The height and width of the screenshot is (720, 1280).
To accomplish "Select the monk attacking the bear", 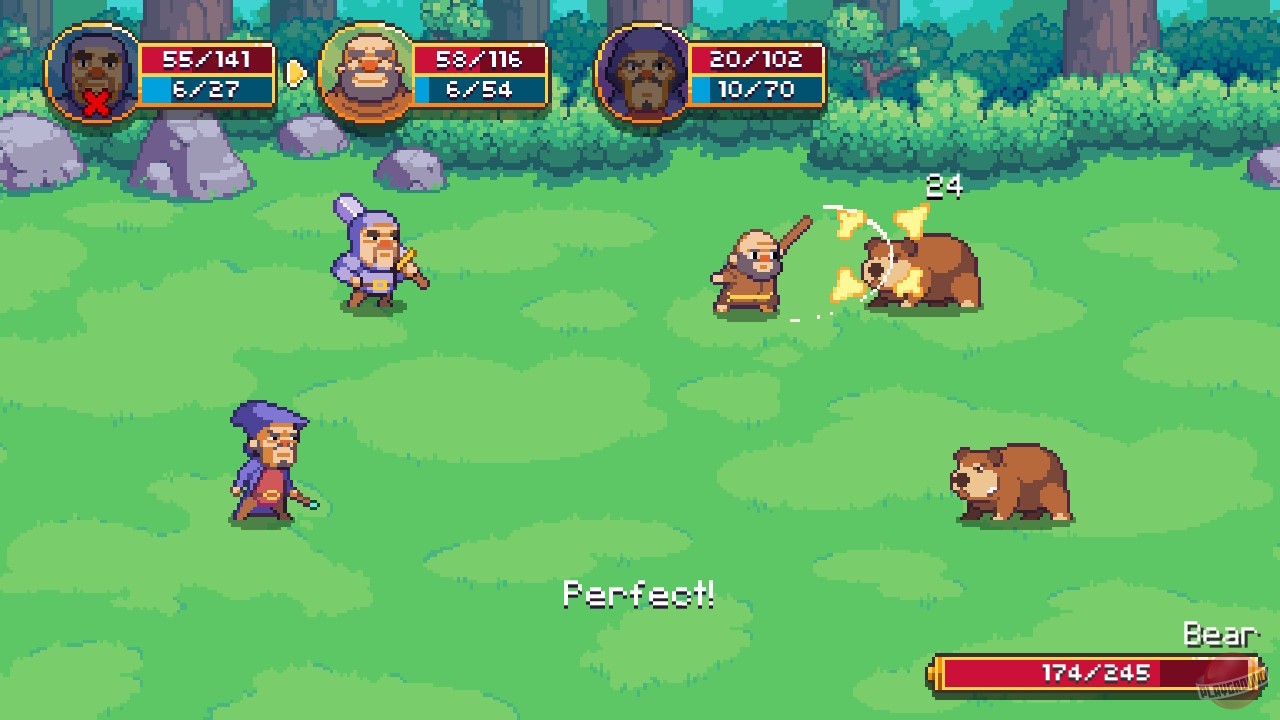I will point(750,270).
